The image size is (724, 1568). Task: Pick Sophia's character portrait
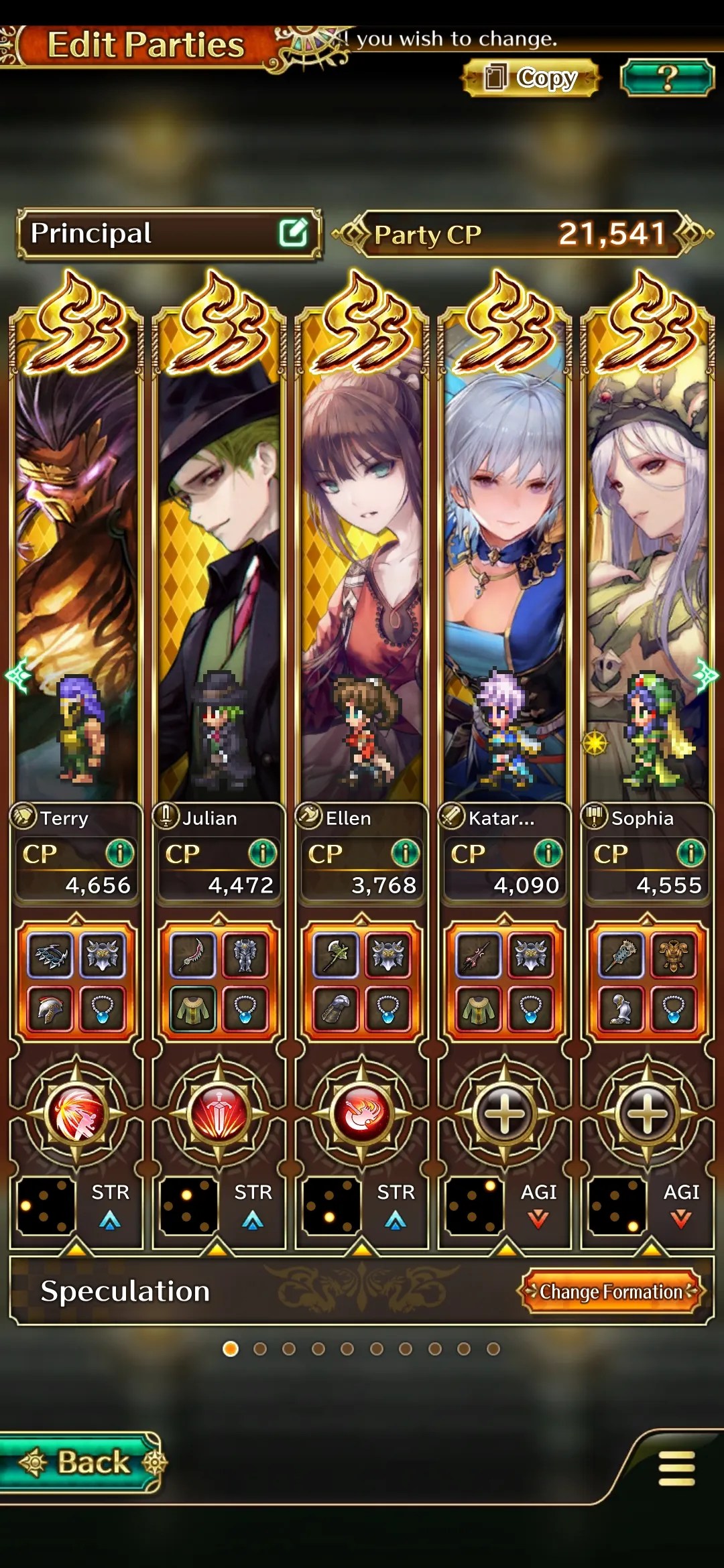click(x=646, y=570)
